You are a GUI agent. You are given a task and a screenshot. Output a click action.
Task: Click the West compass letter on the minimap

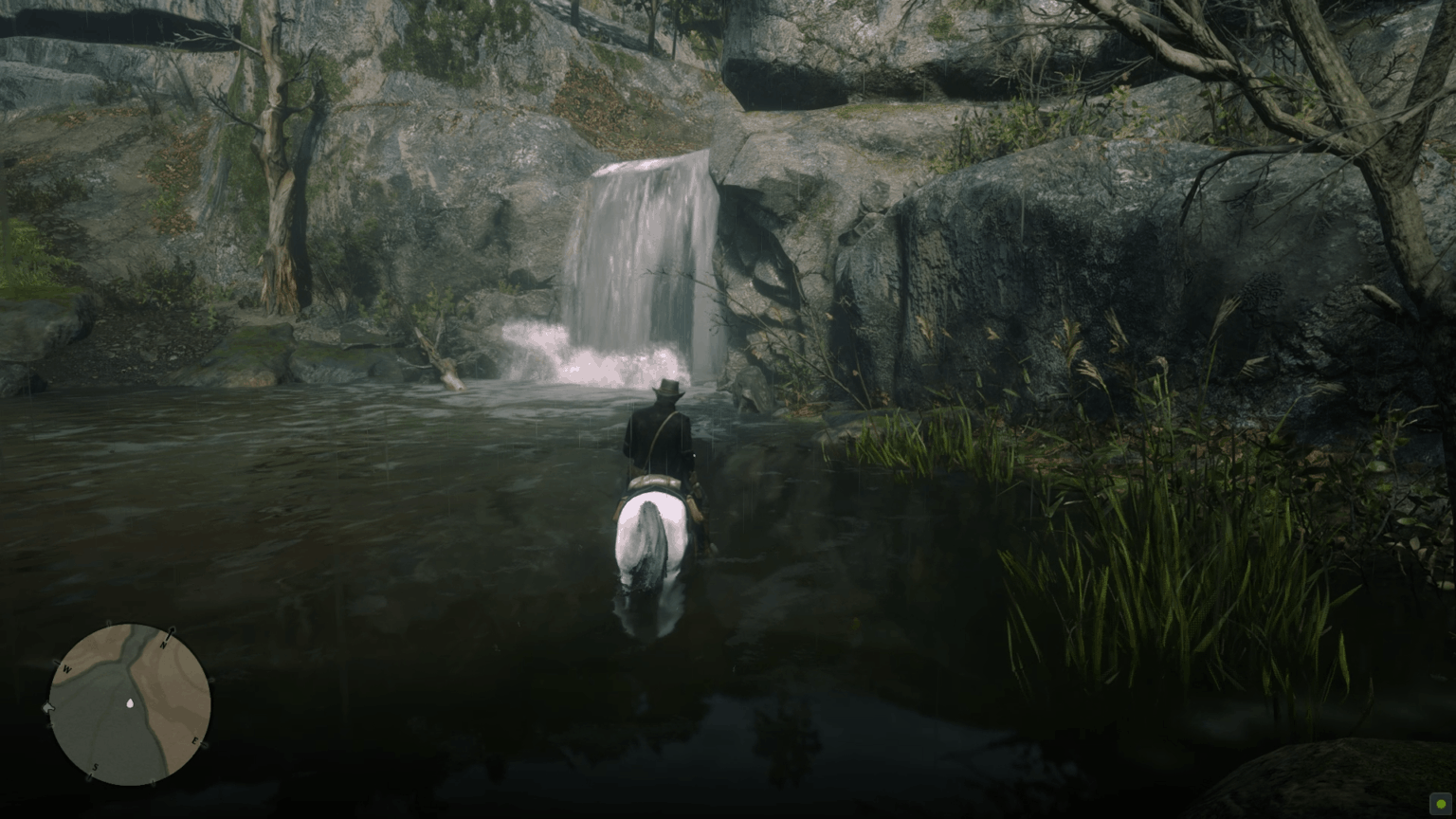click(x=67, y=669)
